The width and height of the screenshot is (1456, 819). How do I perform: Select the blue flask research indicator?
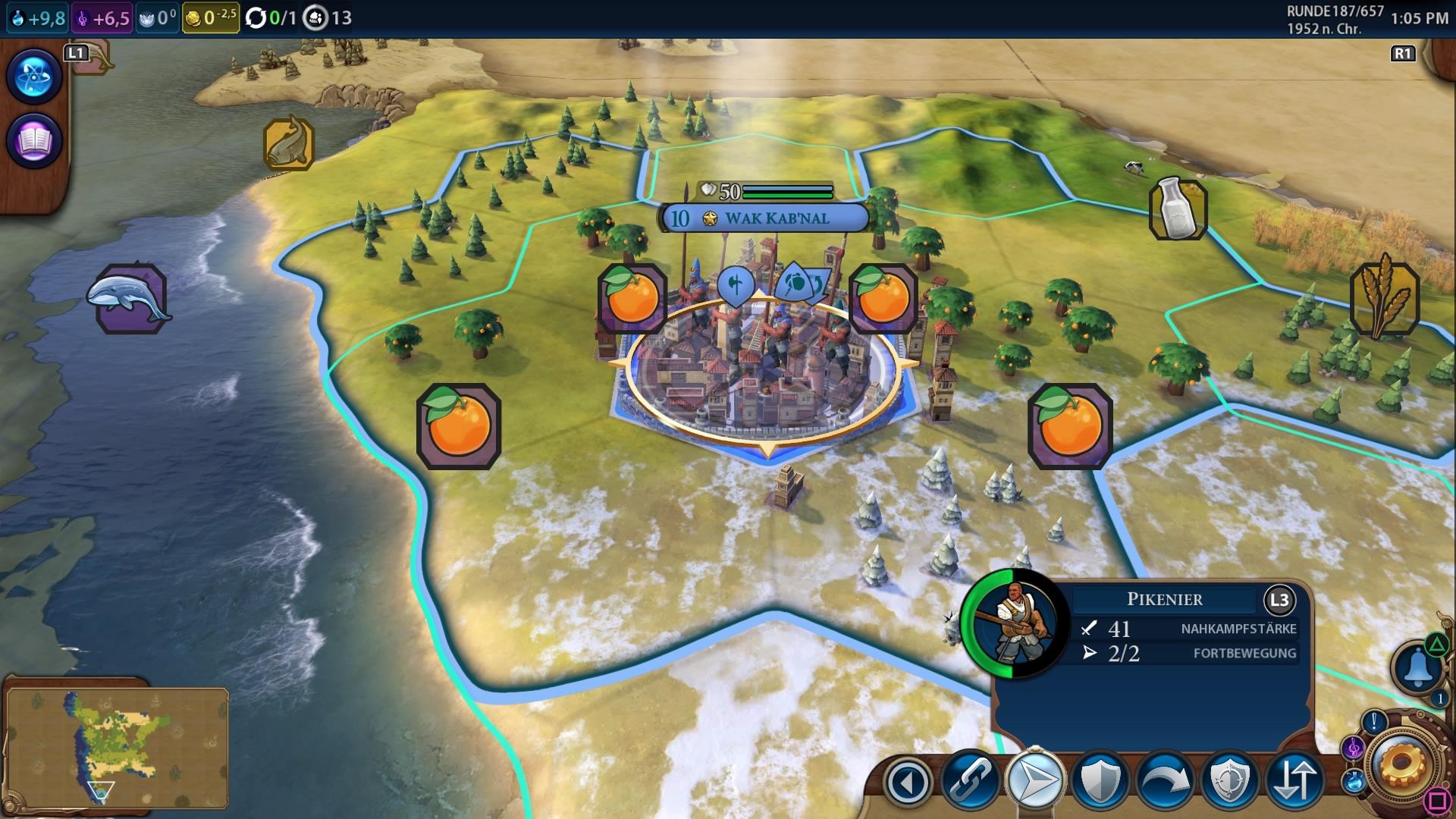tap(1354, 780)
